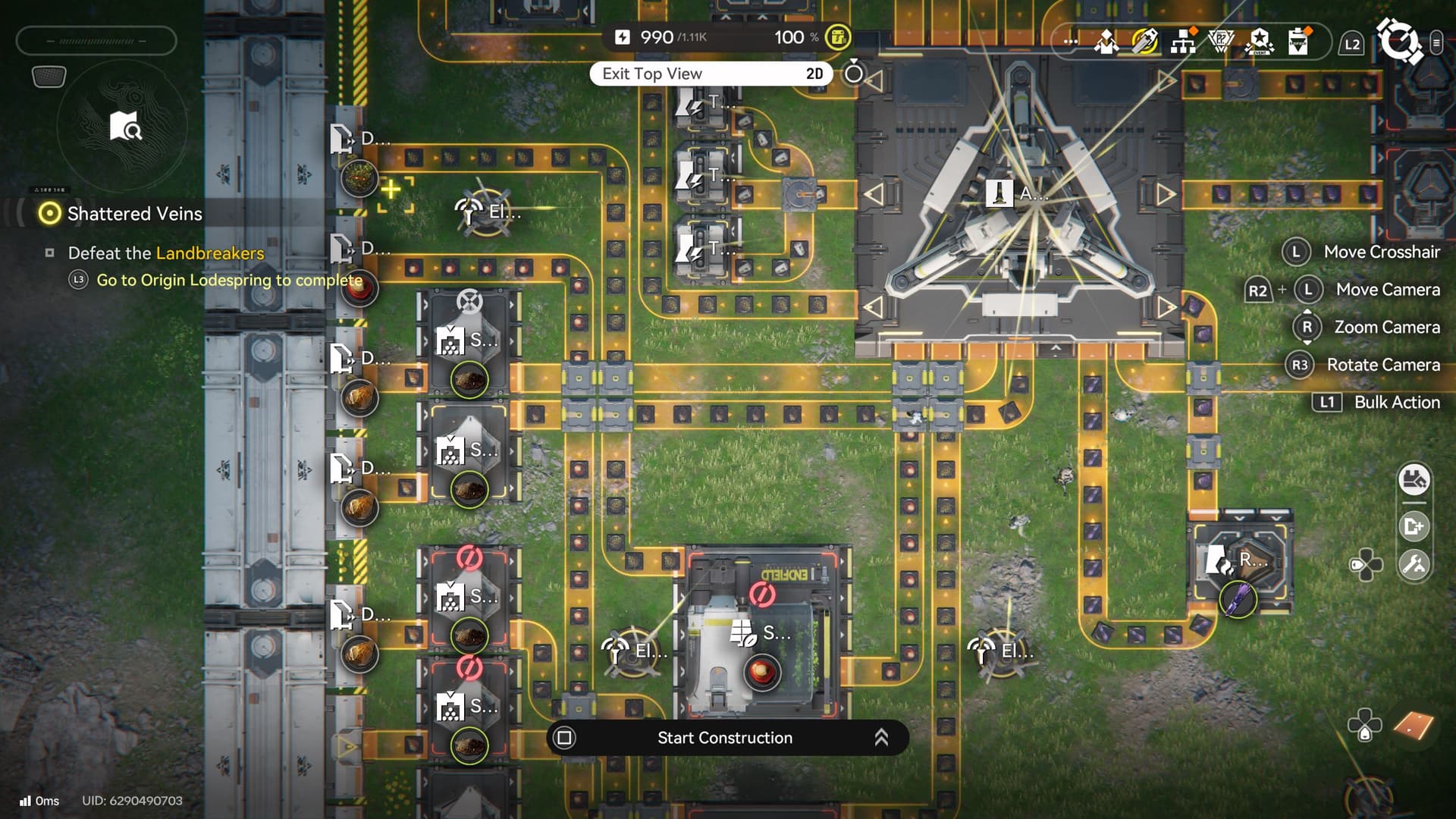Open the operator team icon
The width and height of the screenshot is (1456, 819).
tap(1106, 41)
